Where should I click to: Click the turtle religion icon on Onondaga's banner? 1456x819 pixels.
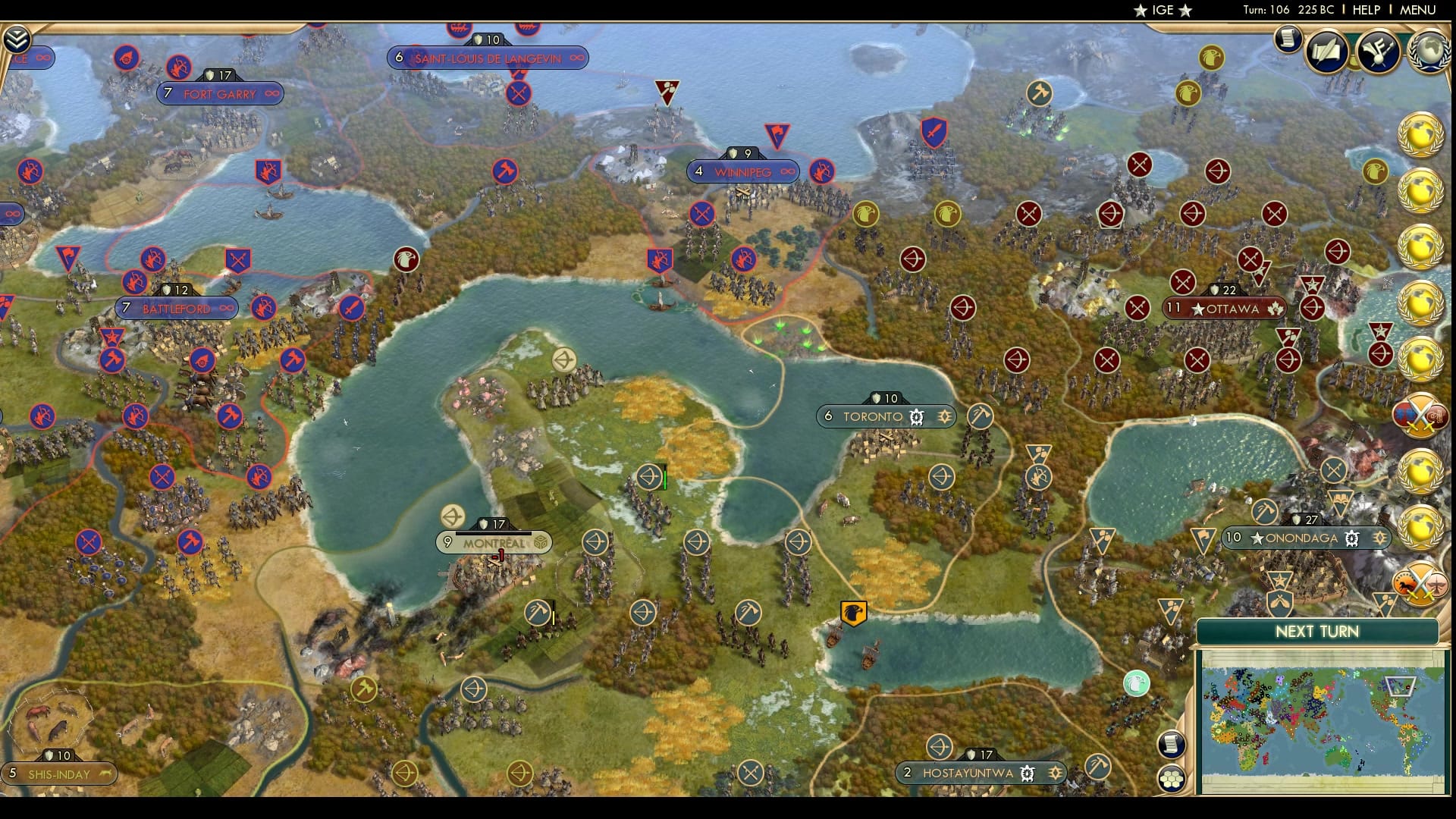[1351, 538]
